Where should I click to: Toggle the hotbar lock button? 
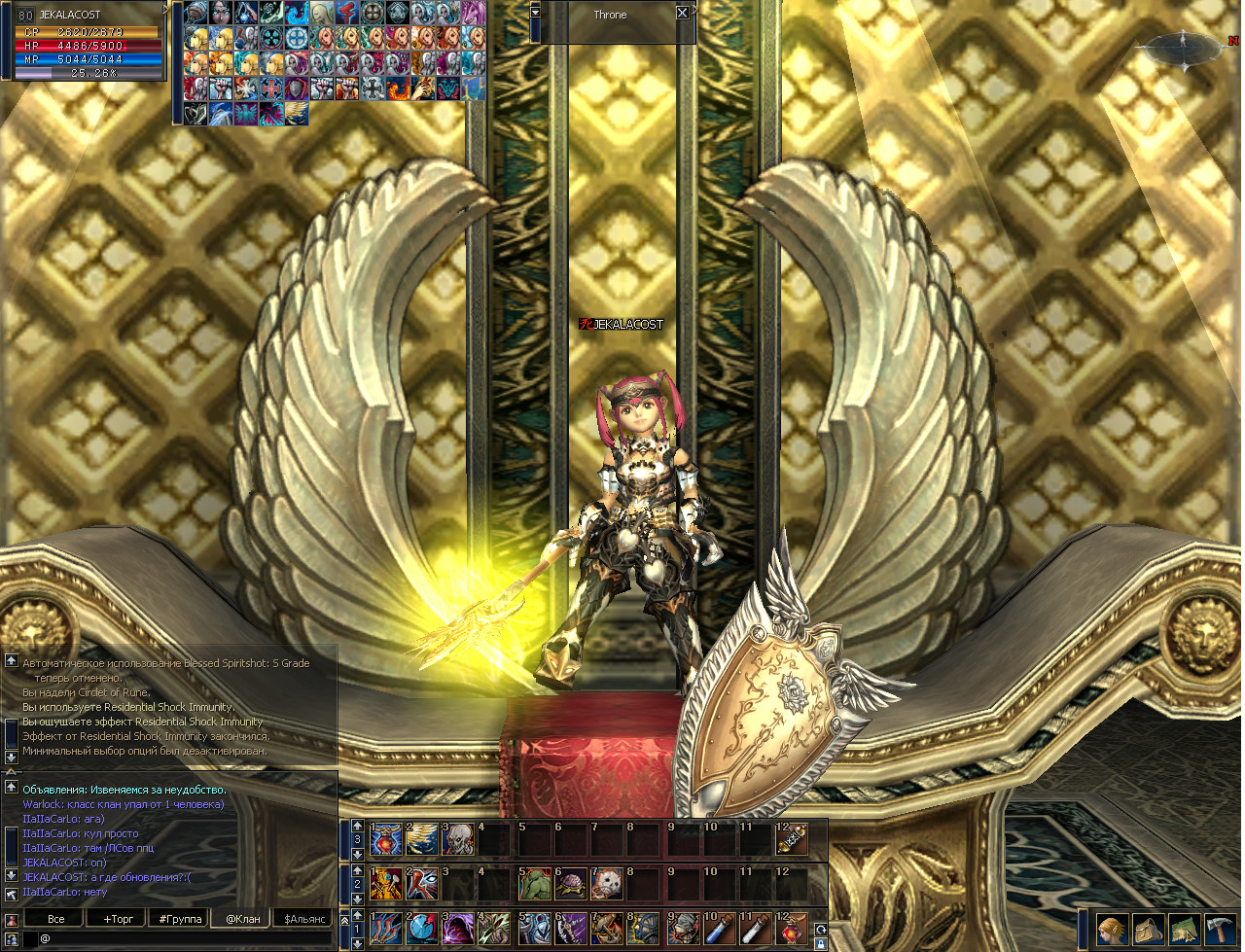820,943
